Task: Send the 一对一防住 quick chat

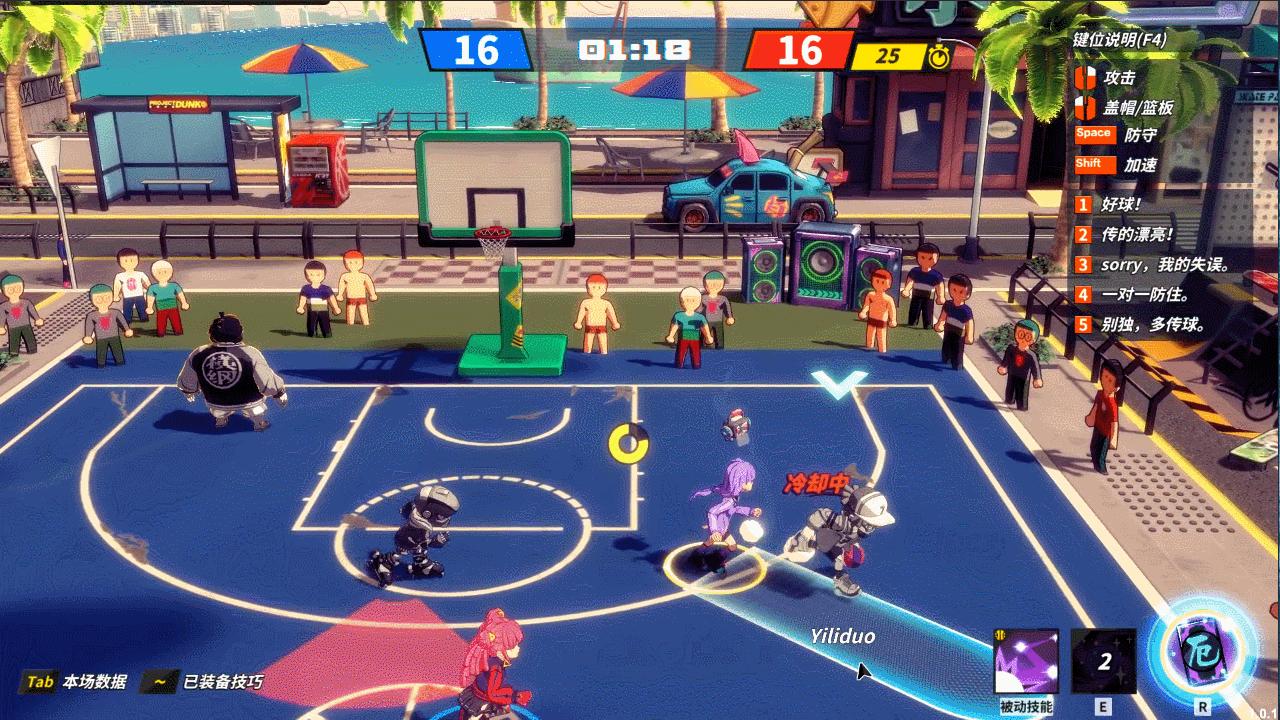Action: tap(1144, 295)
